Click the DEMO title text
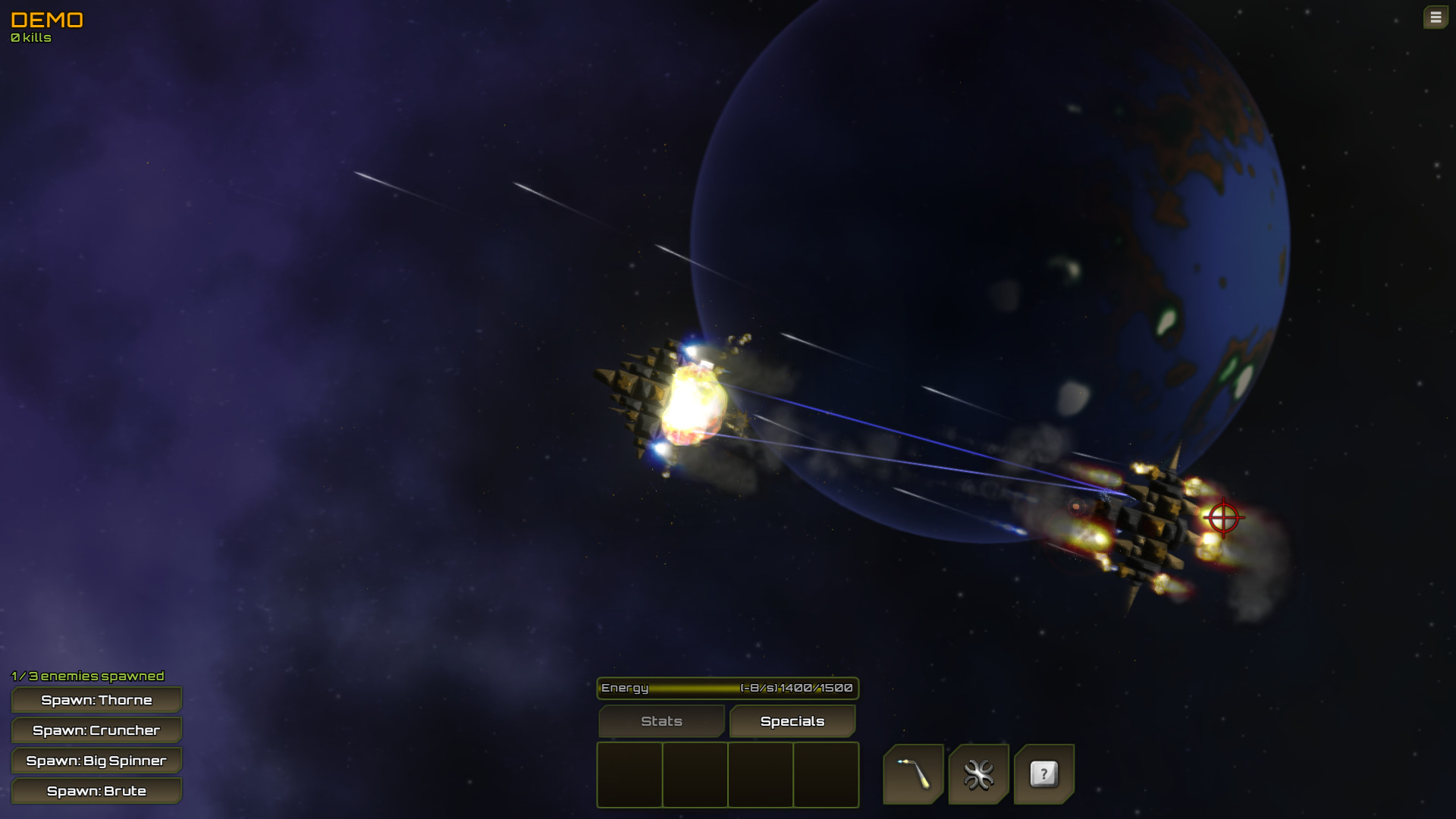 point(45,19)
